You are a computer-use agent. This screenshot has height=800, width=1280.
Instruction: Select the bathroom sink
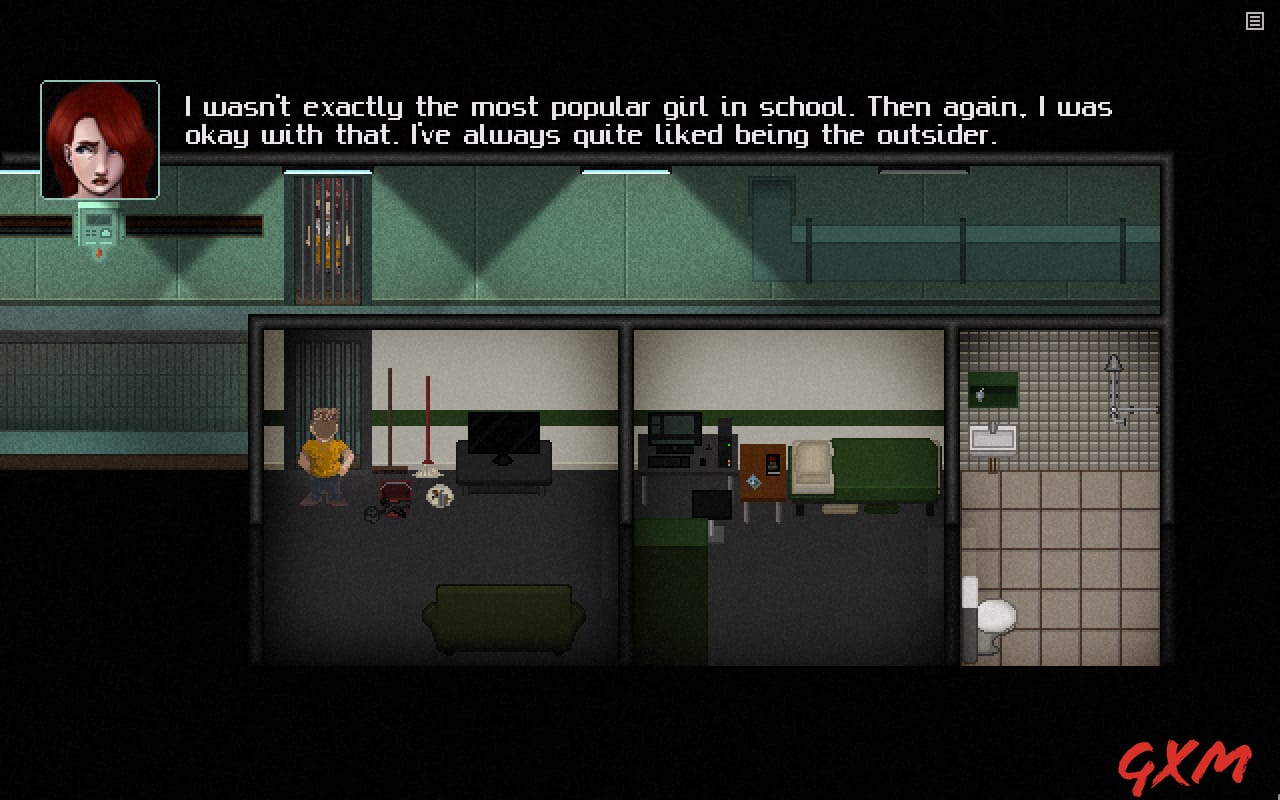(x=993, y=437)
